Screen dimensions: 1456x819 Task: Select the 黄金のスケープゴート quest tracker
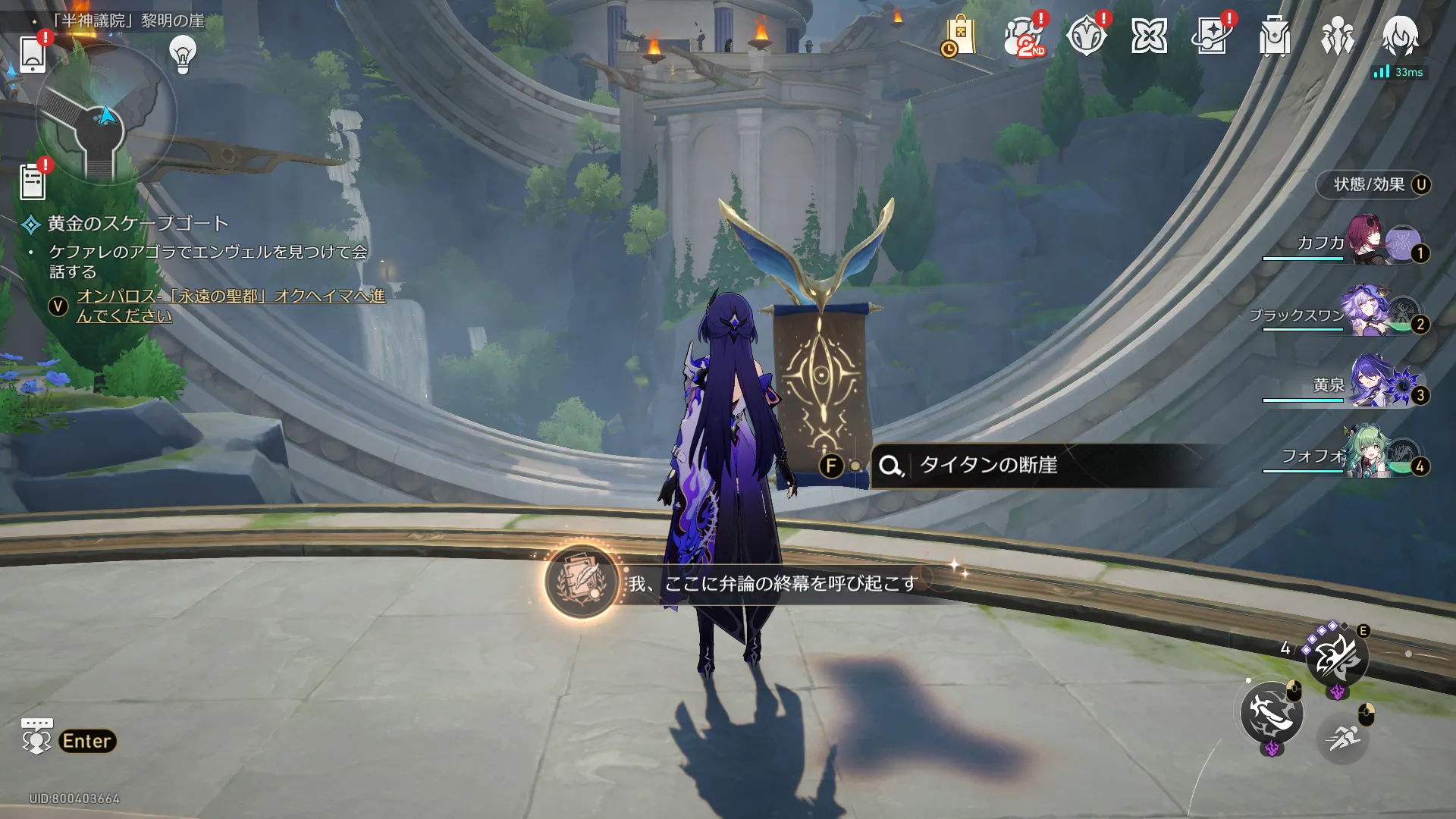137,224
